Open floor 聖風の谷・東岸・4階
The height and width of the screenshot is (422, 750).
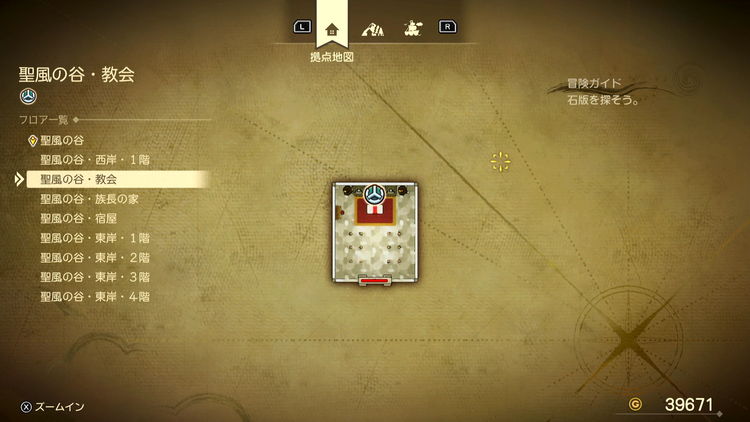[x=94, y=296]
